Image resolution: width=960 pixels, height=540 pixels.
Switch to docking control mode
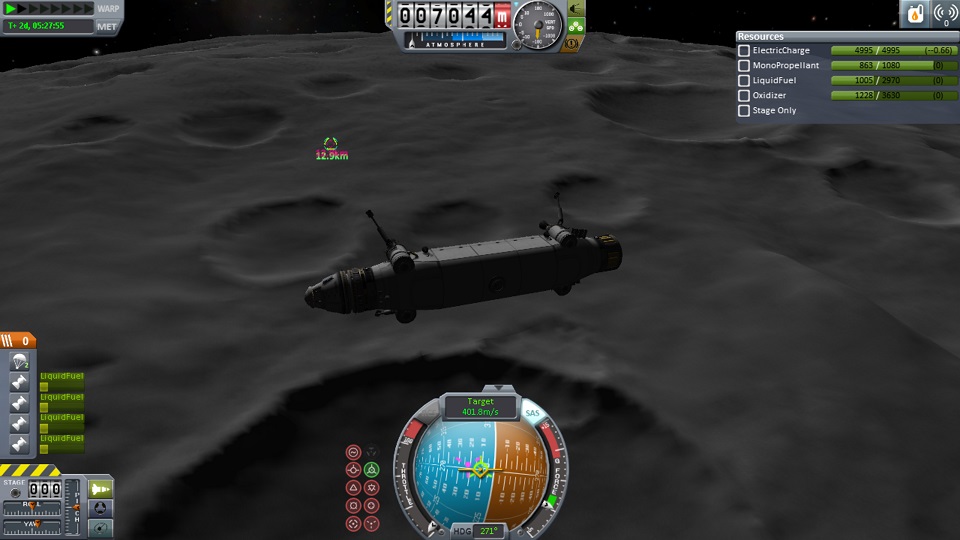click(x=102, y=508)
